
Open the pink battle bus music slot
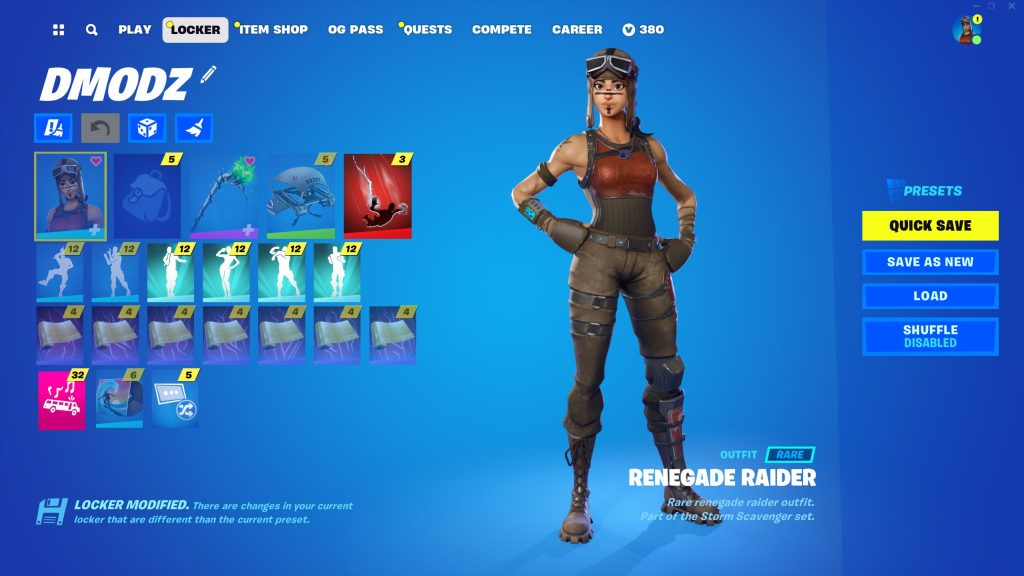click(x=62, y=400)
